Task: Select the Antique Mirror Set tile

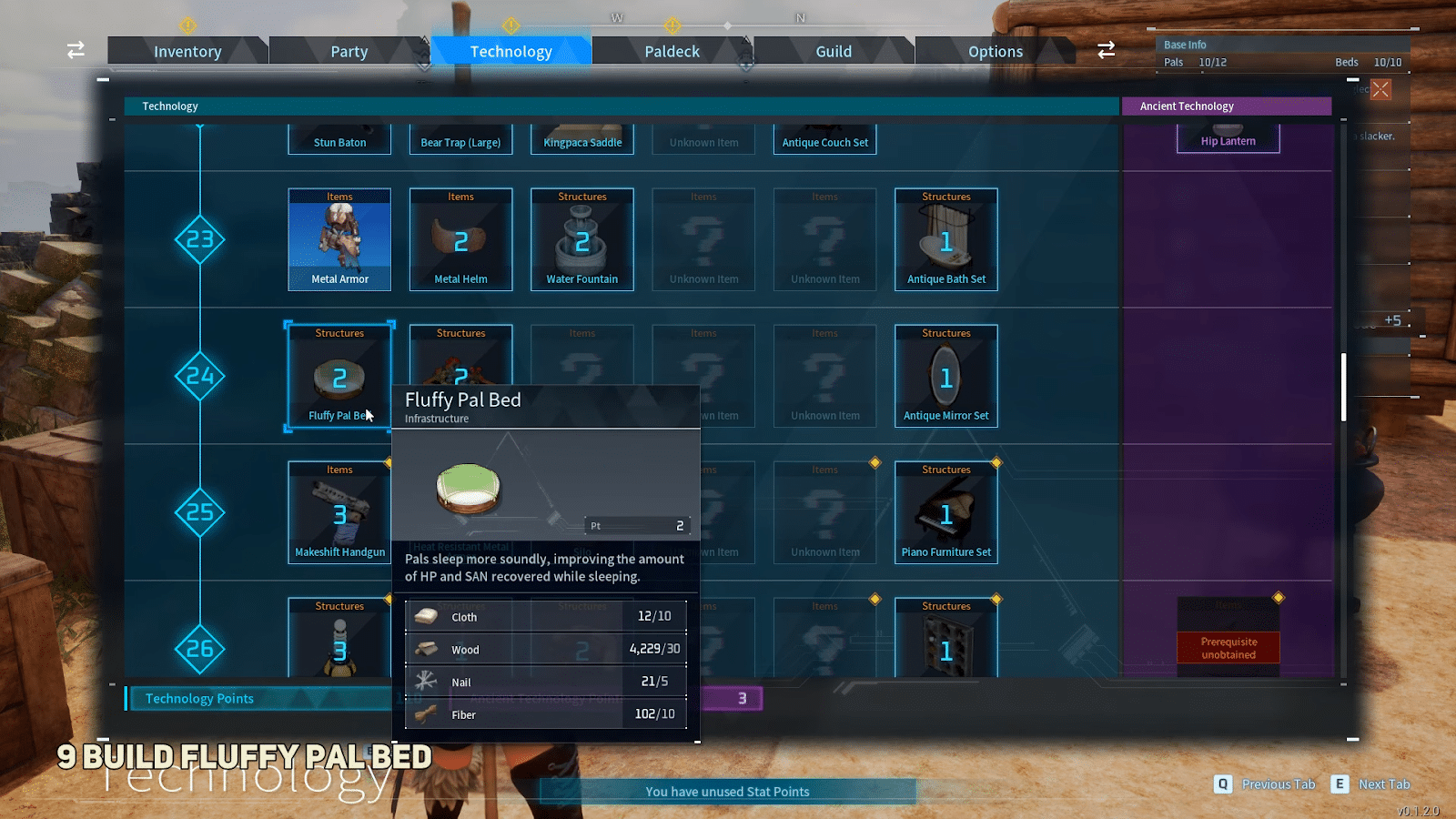Action: click(x=946, y=376)
